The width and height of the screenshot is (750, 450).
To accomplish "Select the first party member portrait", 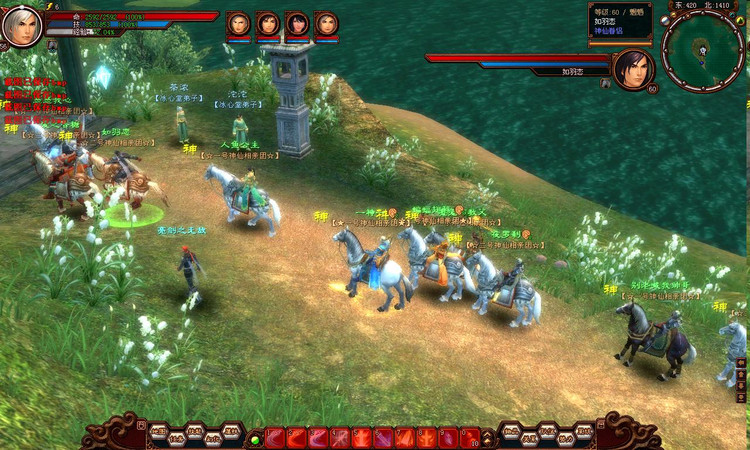I will pos(238,24).
